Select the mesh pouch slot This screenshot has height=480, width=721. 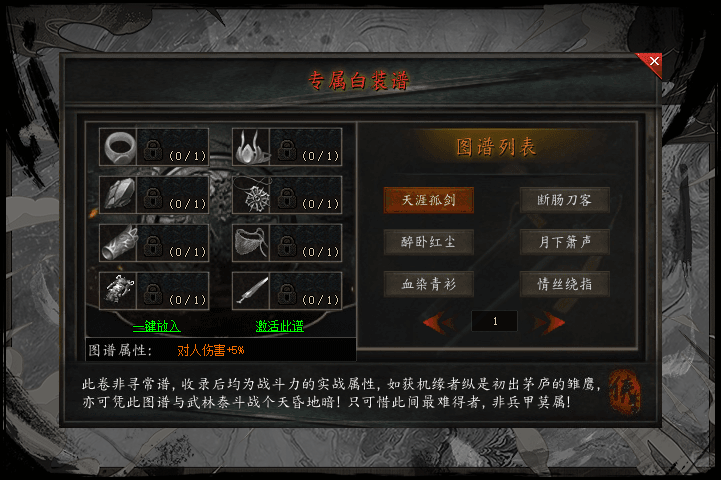click(252, 243)
